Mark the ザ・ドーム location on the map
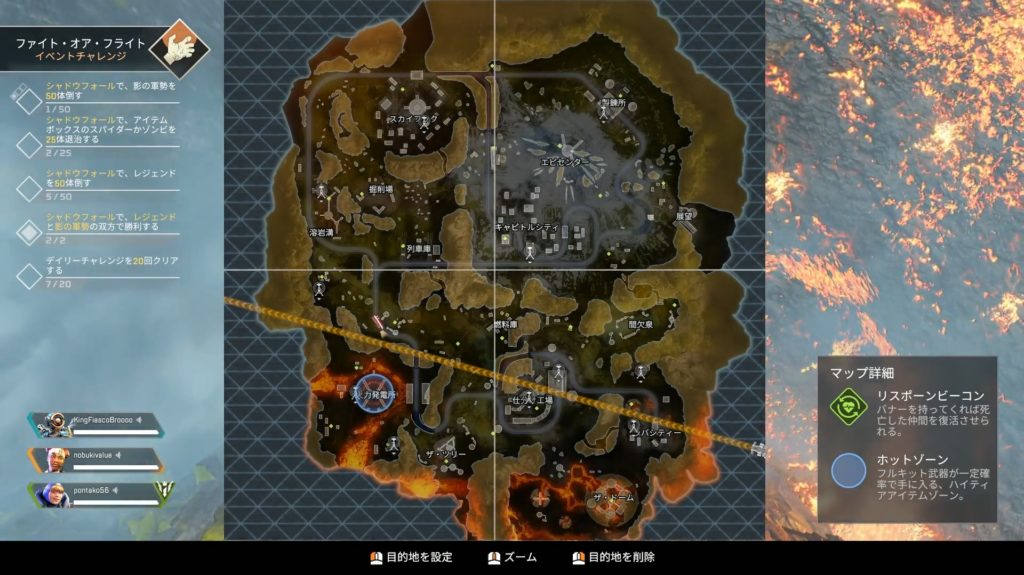Screen dimensions: 1024x575 coord(610,498)
